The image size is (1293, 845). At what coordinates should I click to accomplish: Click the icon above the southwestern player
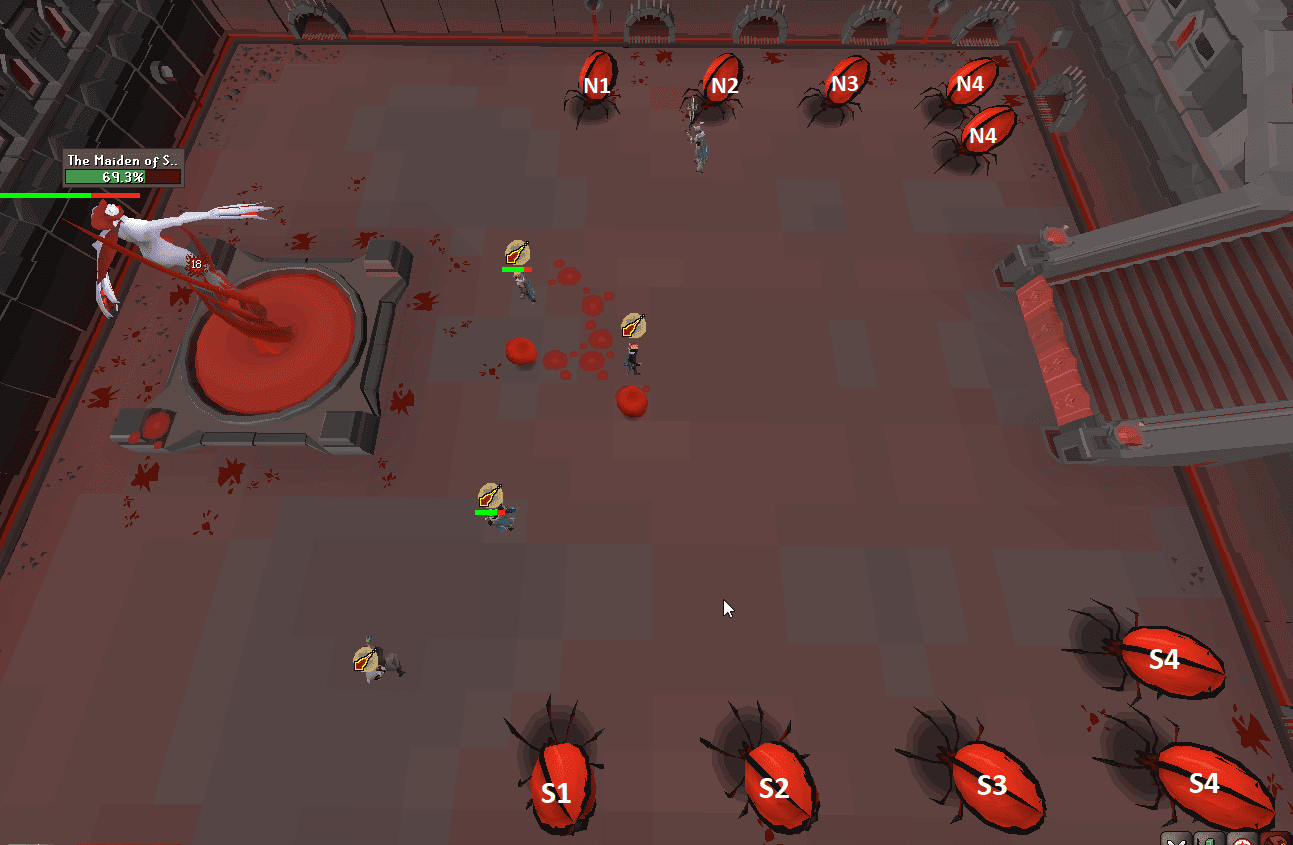coord(364,659)
